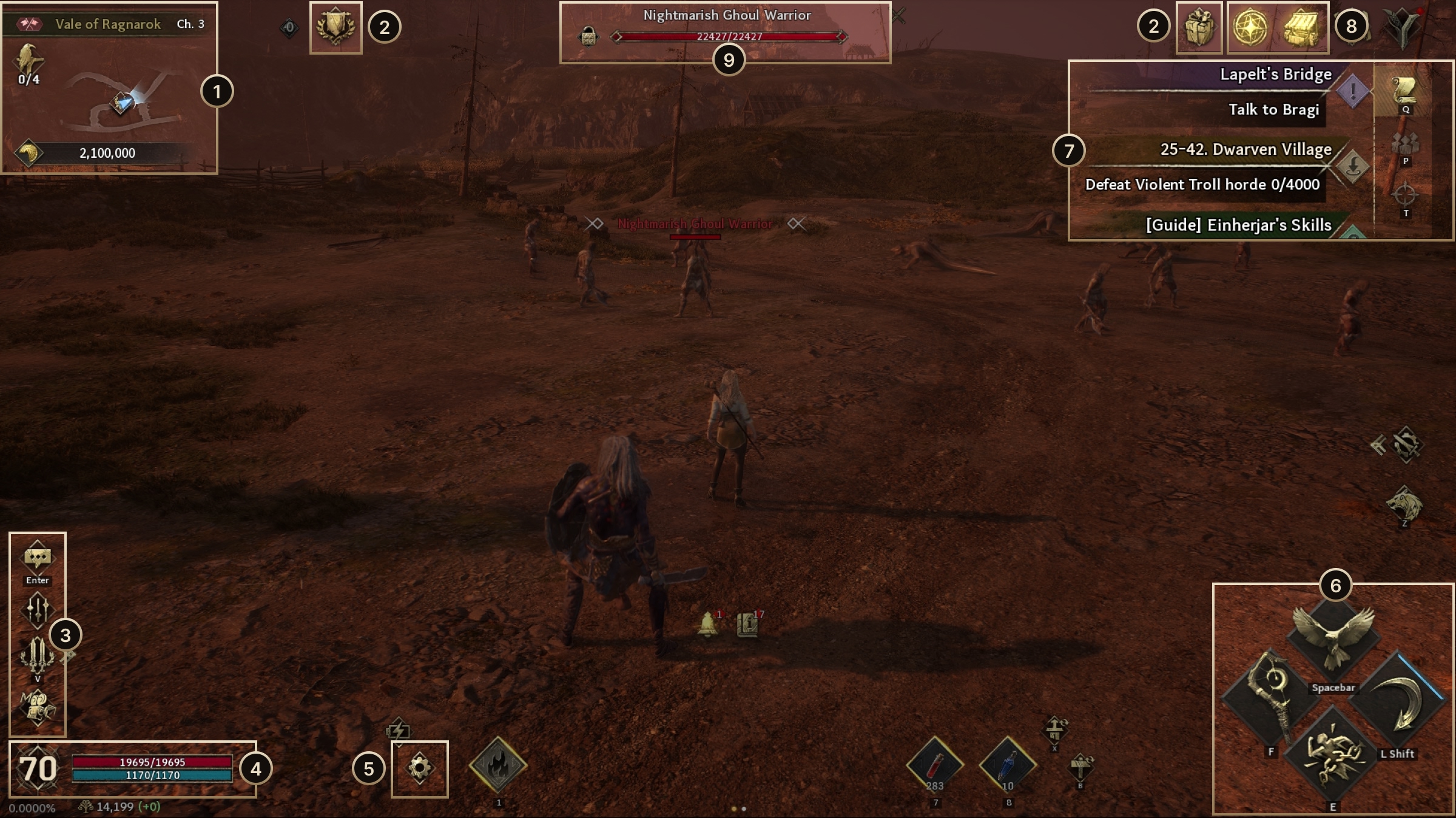Activate the flame skill slot
The width and height of the screenshot is (1456, 818).
pyautogui.click(x=498, y=765)
